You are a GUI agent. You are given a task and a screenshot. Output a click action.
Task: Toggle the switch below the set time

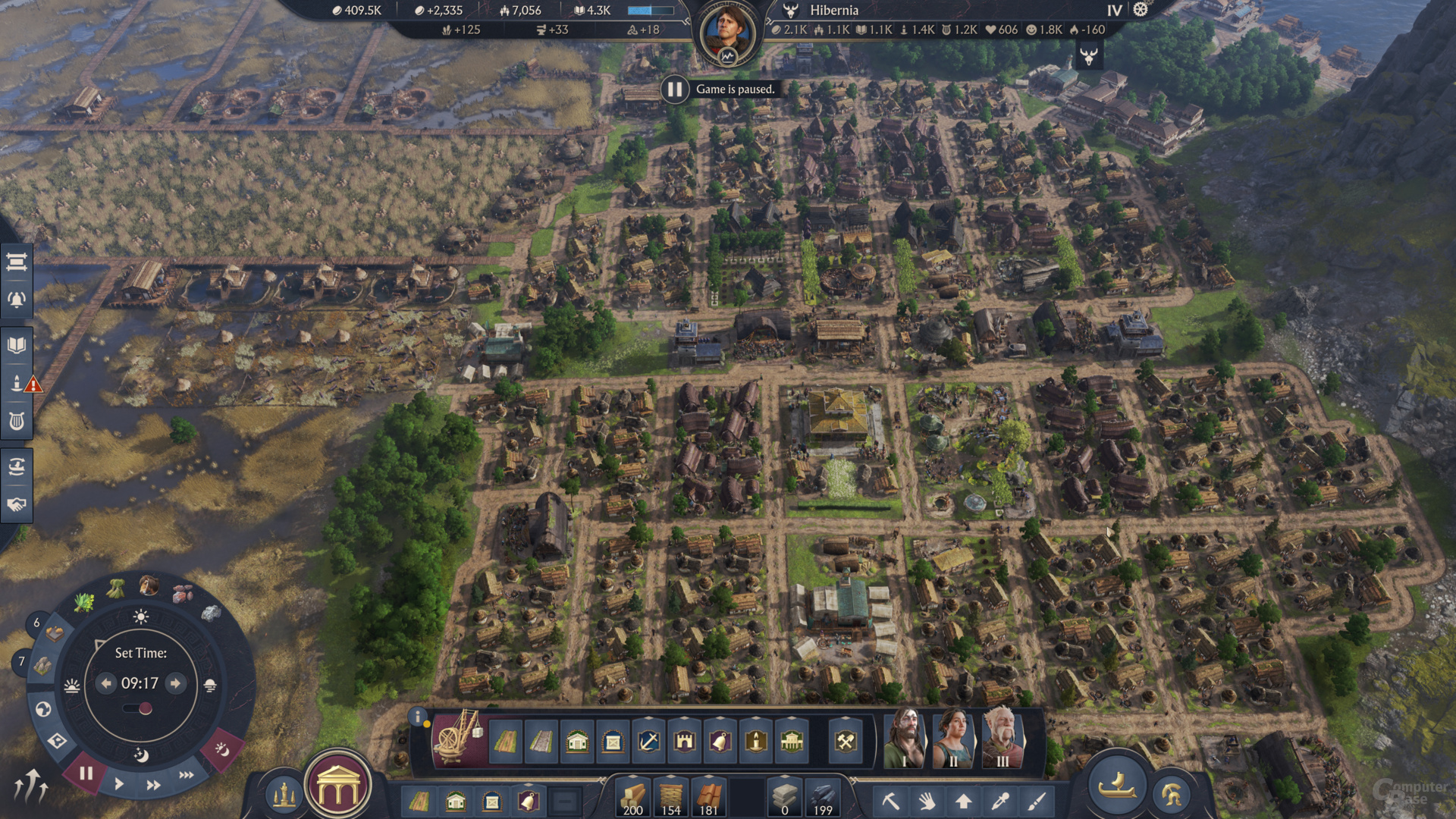[138, 709]
